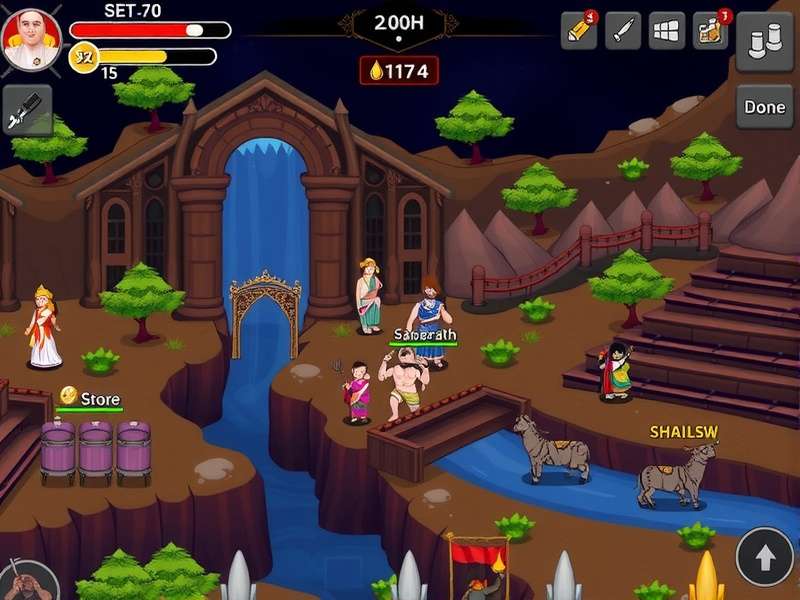Tap the large twin-cylinders button
The height and width of the screenshot is (600, 800).
pyautogui.click(x=765, y=41)
